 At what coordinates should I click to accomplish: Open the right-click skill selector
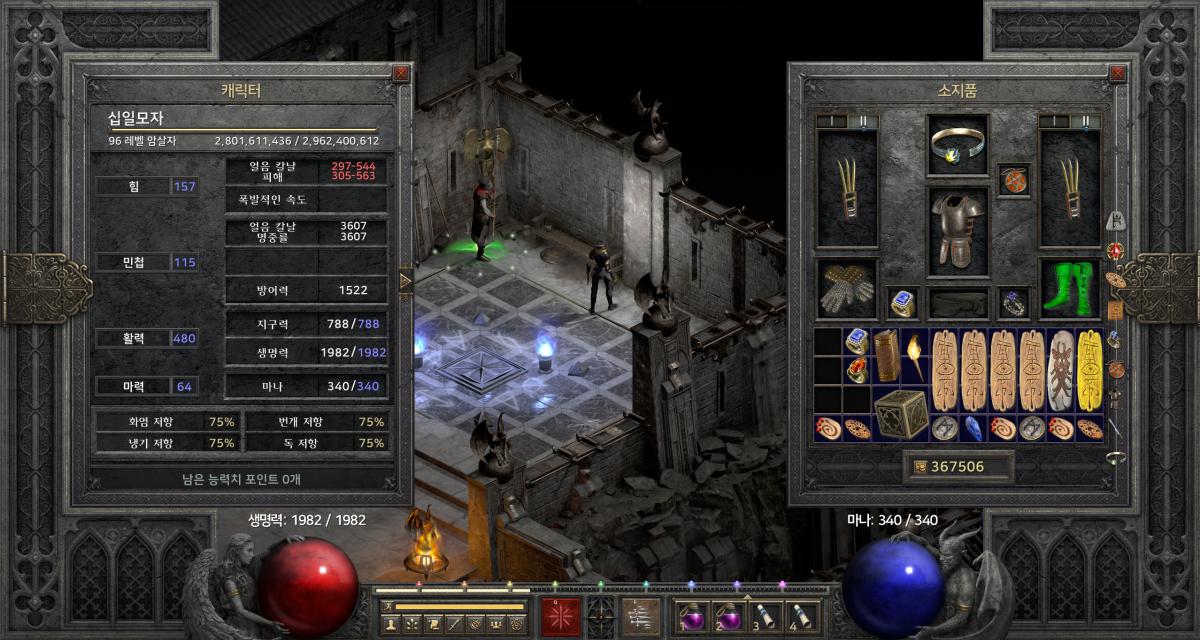point(641,615)
